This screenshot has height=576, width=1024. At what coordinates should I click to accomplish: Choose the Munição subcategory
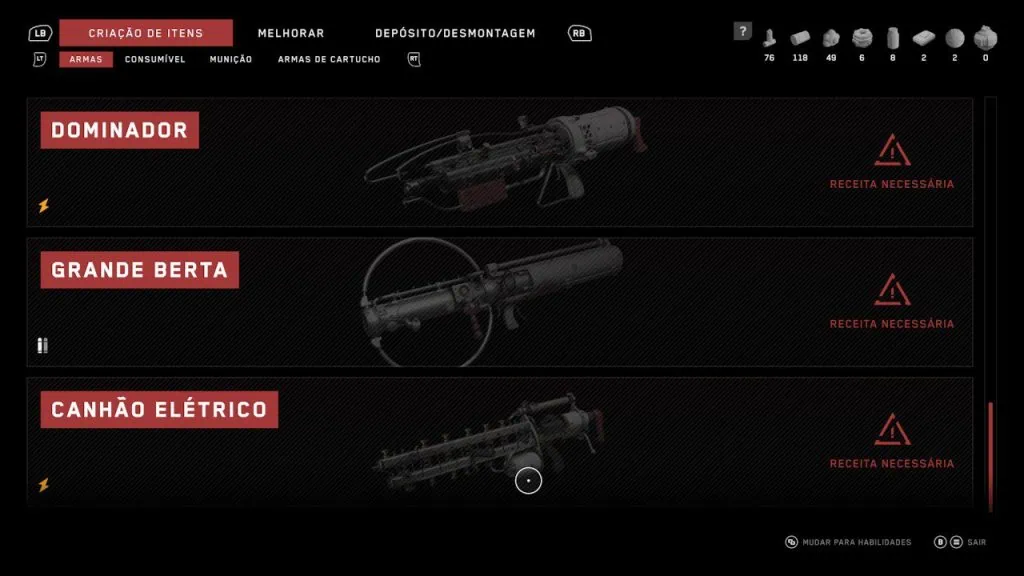(231, 59)
